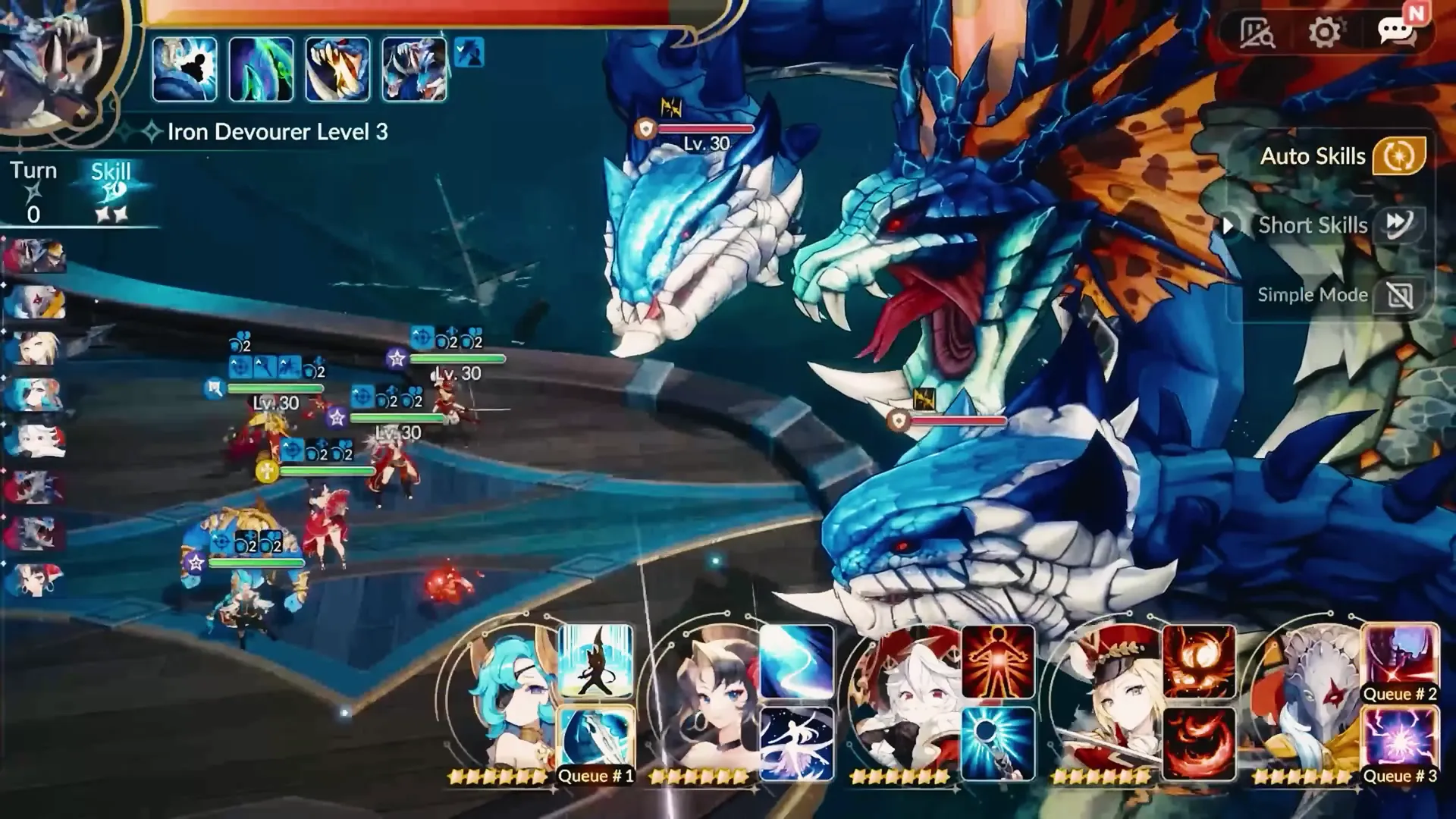Toggle the Auto Skills button

(1399, 156)
